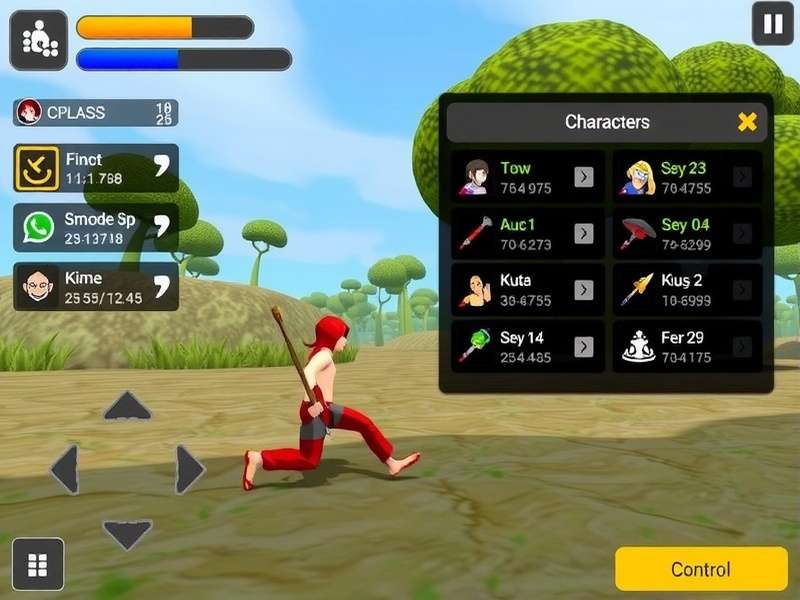Tap the right arrow on the D-pad

tap(189, 469)
